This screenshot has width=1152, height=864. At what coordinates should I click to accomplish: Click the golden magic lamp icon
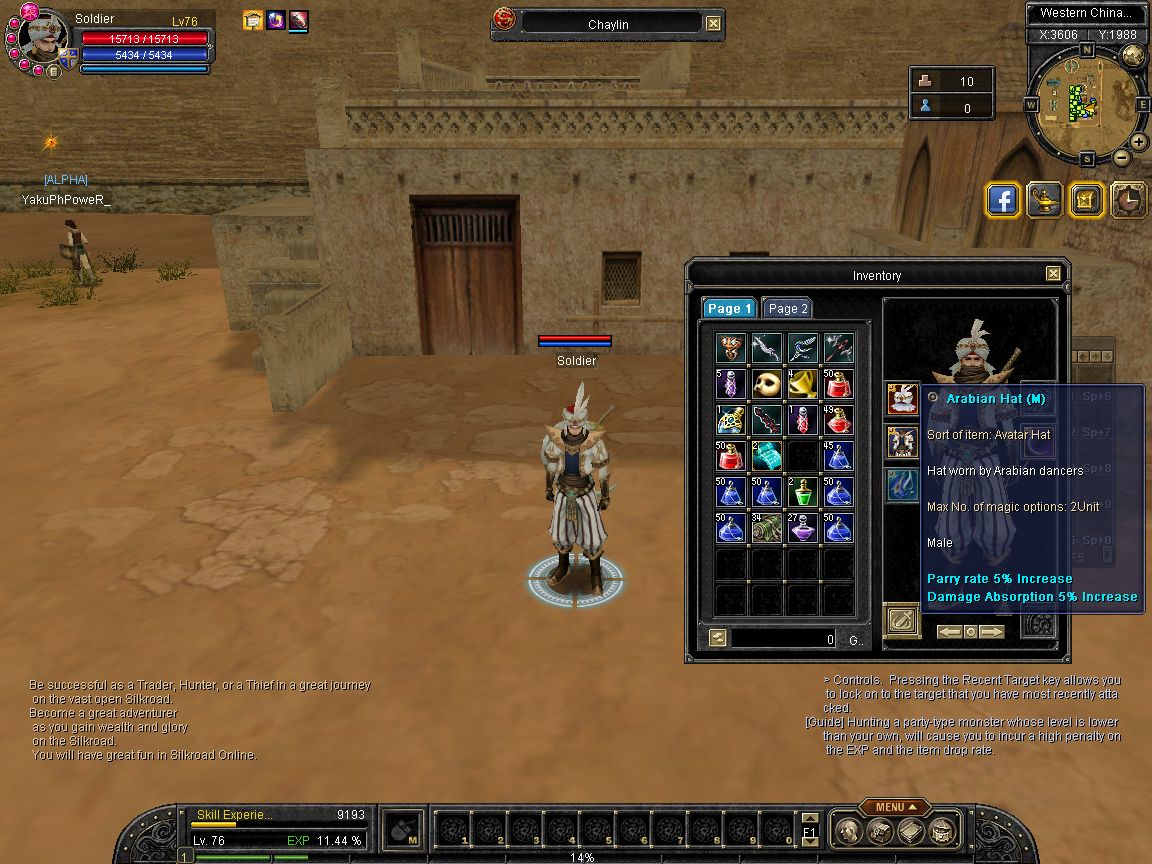tap(1045, 200)
